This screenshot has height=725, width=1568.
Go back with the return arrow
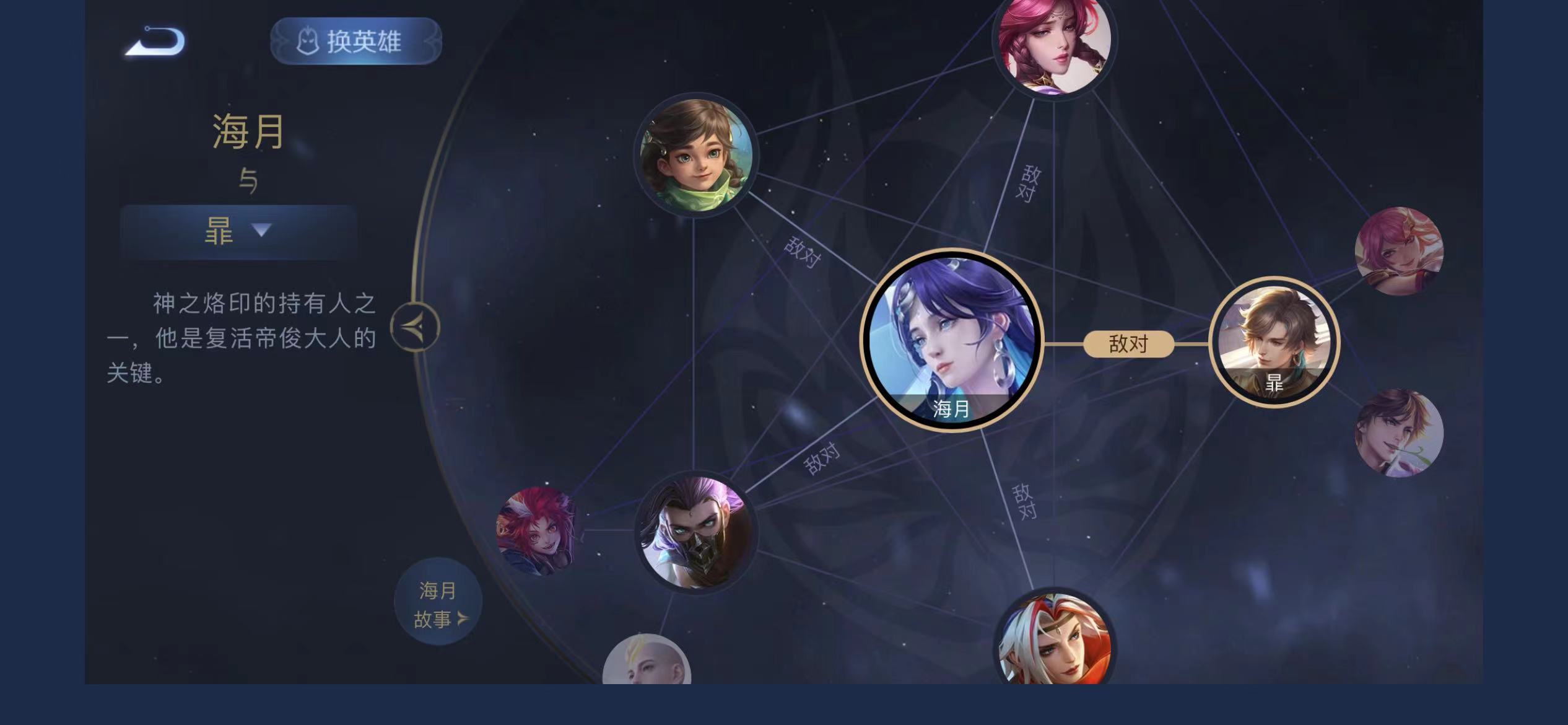pos(155,42)
